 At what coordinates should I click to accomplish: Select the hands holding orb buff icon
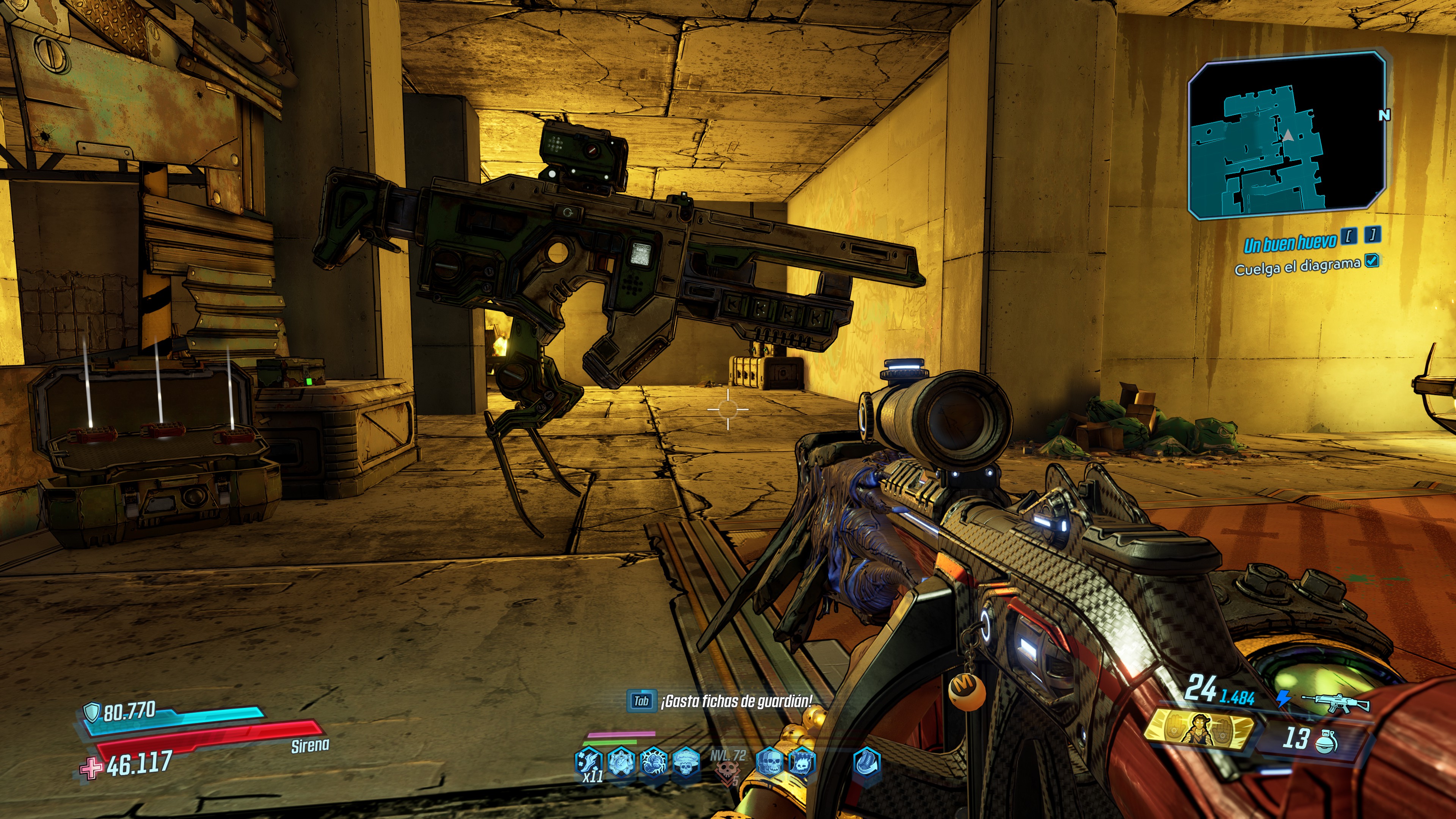(621, 763)
